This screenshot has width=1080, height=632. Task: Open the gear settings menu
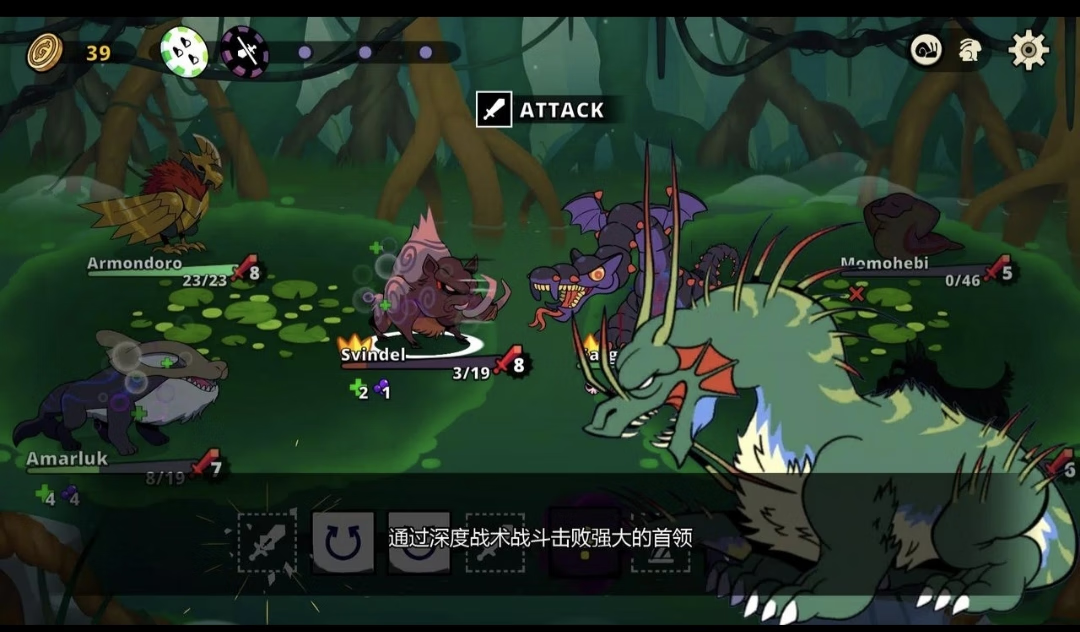pos(1028,50)
